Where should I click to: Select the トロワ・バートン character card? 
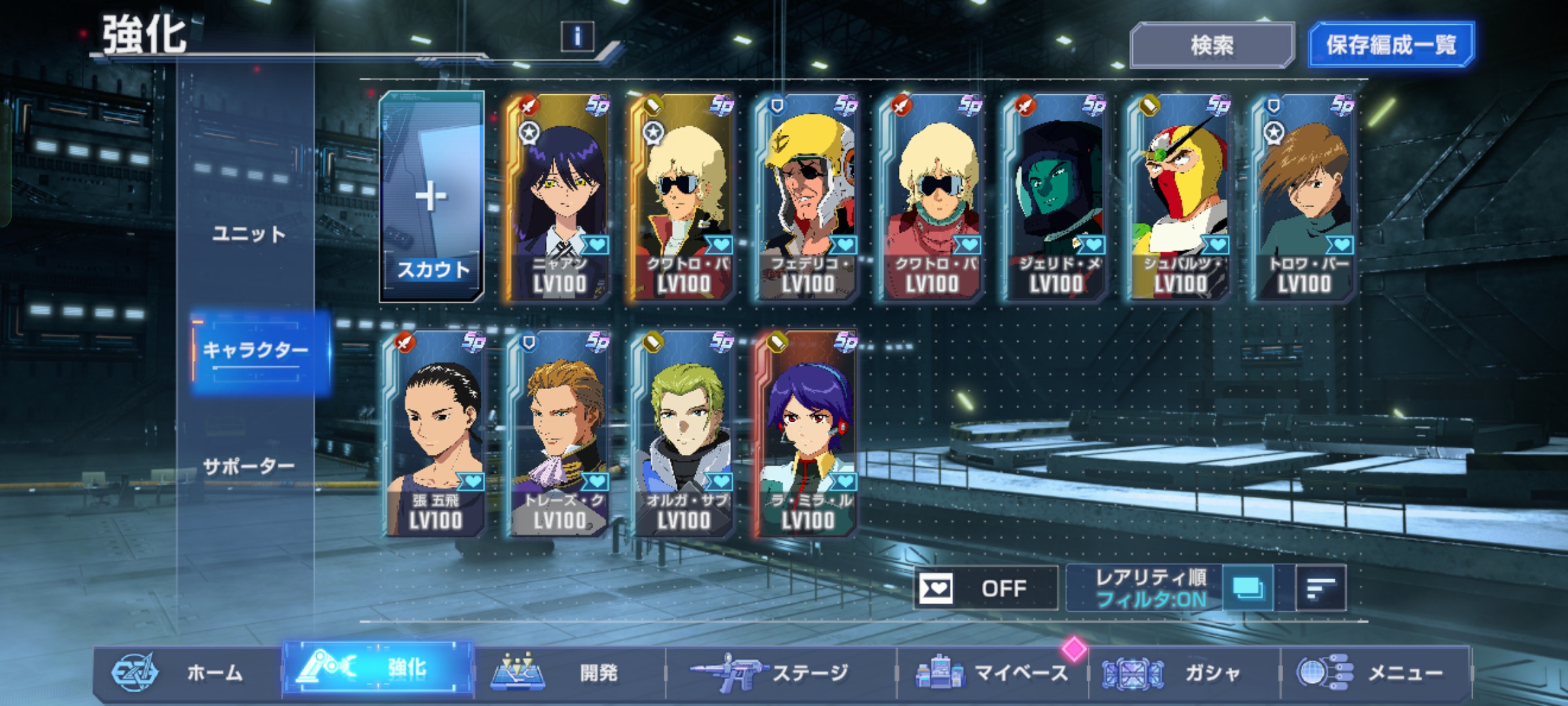1303,197
